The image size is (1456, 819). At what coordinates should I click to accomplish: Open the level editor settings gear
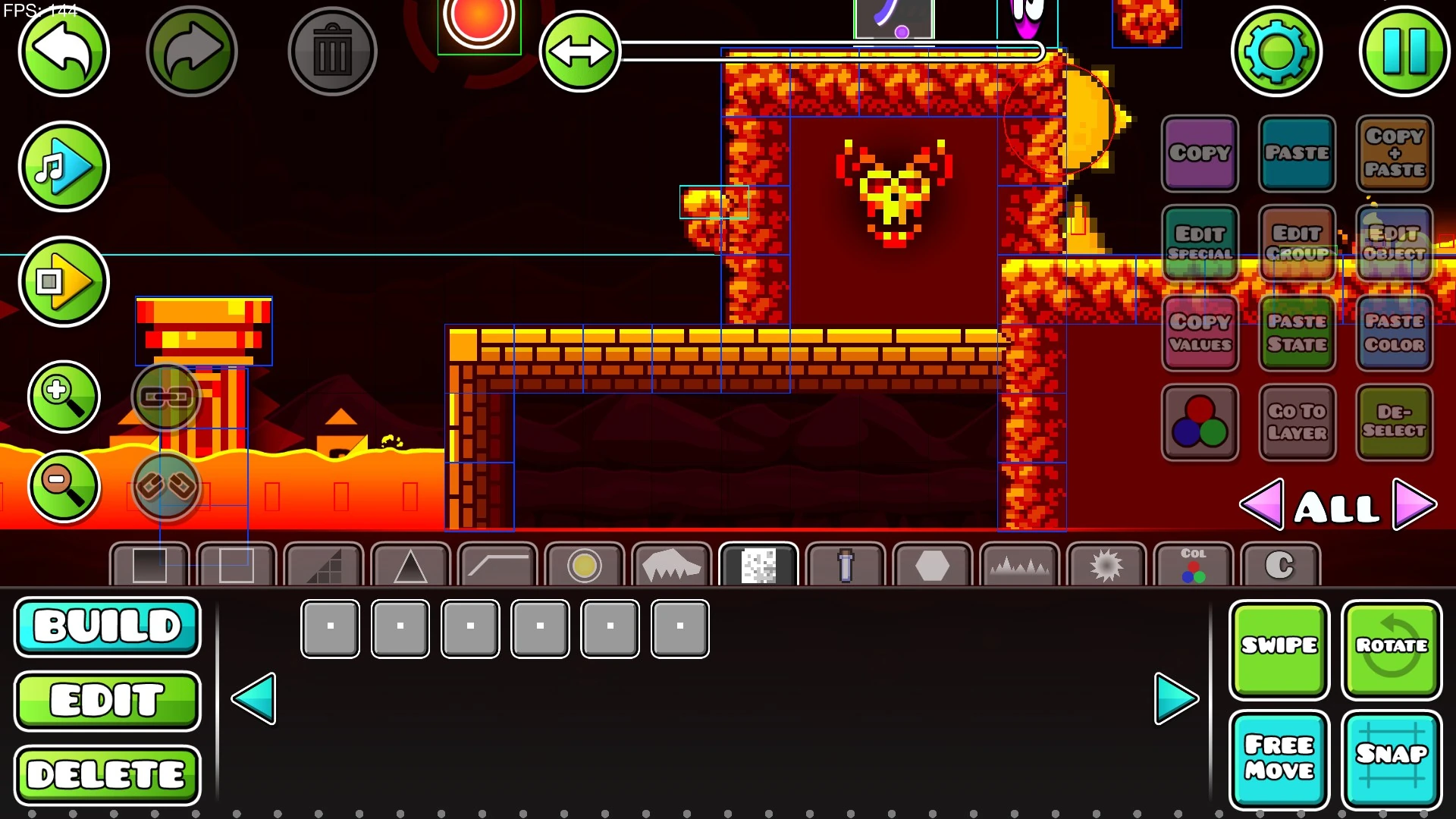coord(1277,51)
